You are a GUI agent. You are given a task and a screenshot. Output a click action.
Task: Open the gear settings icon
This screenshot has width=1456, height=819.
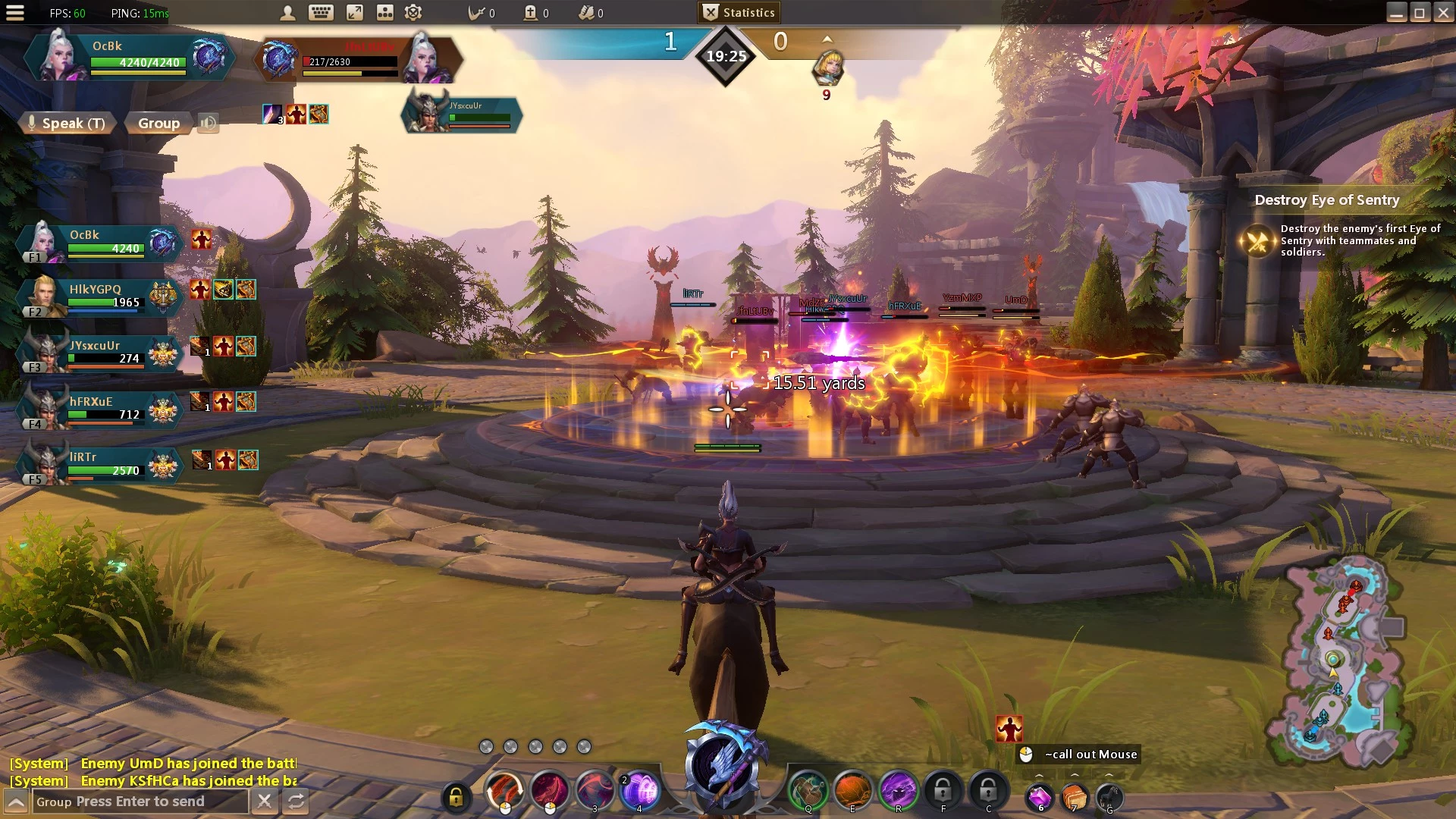[413, 13]
